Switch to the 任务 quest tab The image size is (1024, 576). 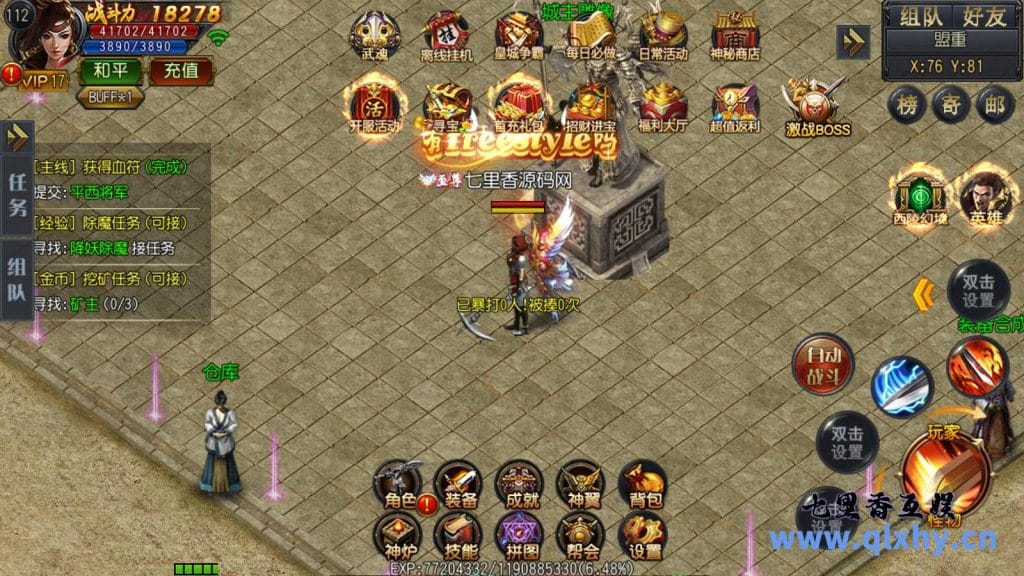pyautogui.click(x=17, y=195)
